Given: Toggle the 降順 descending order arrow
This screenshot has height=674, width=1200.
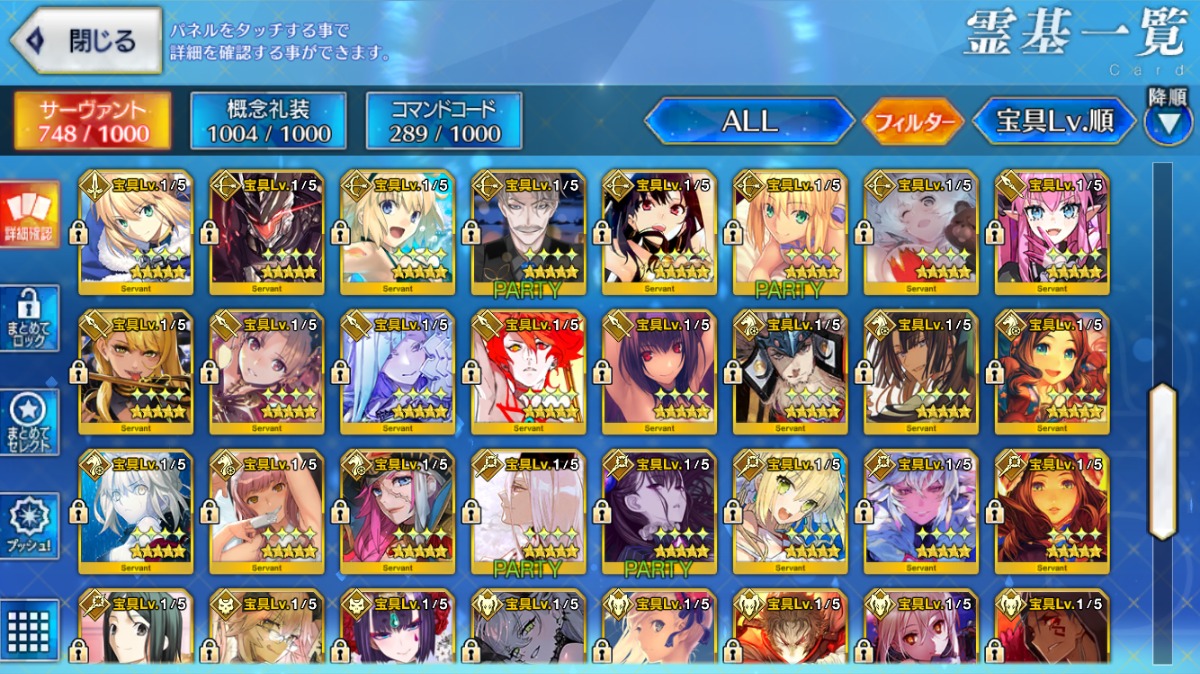Looking at the screenshot, I should tap(1167, 120).
